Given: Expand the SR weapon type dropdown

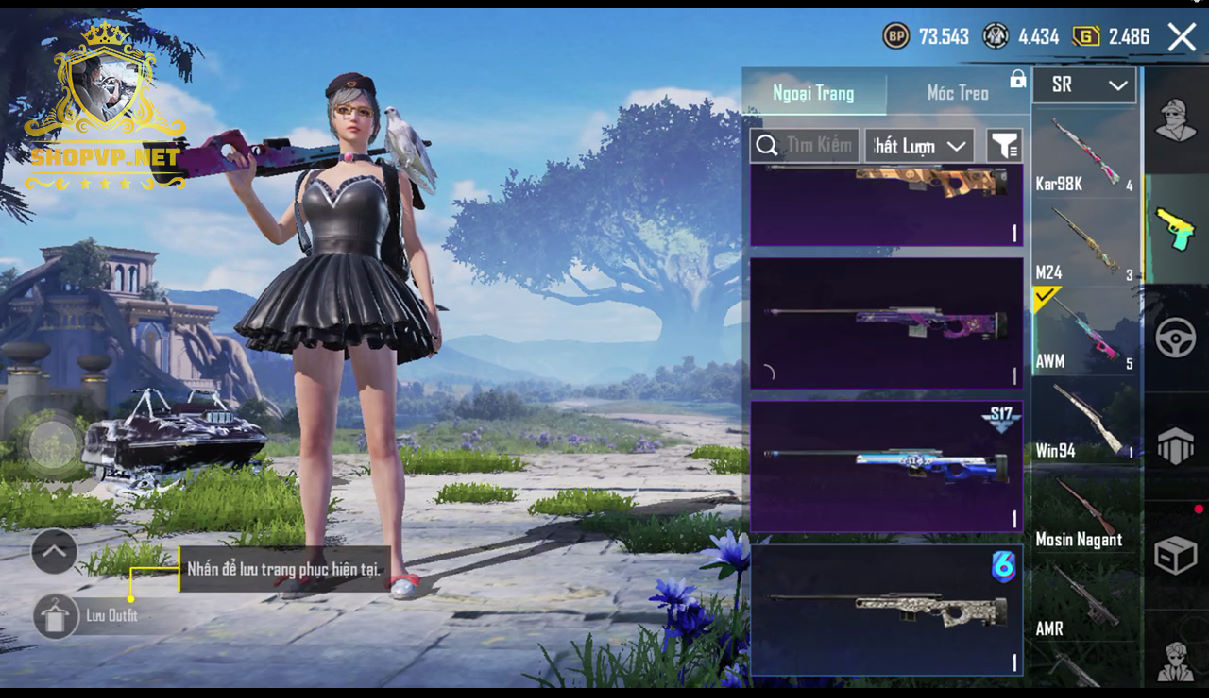Looking at the screenshot, I should [1084, 86].
